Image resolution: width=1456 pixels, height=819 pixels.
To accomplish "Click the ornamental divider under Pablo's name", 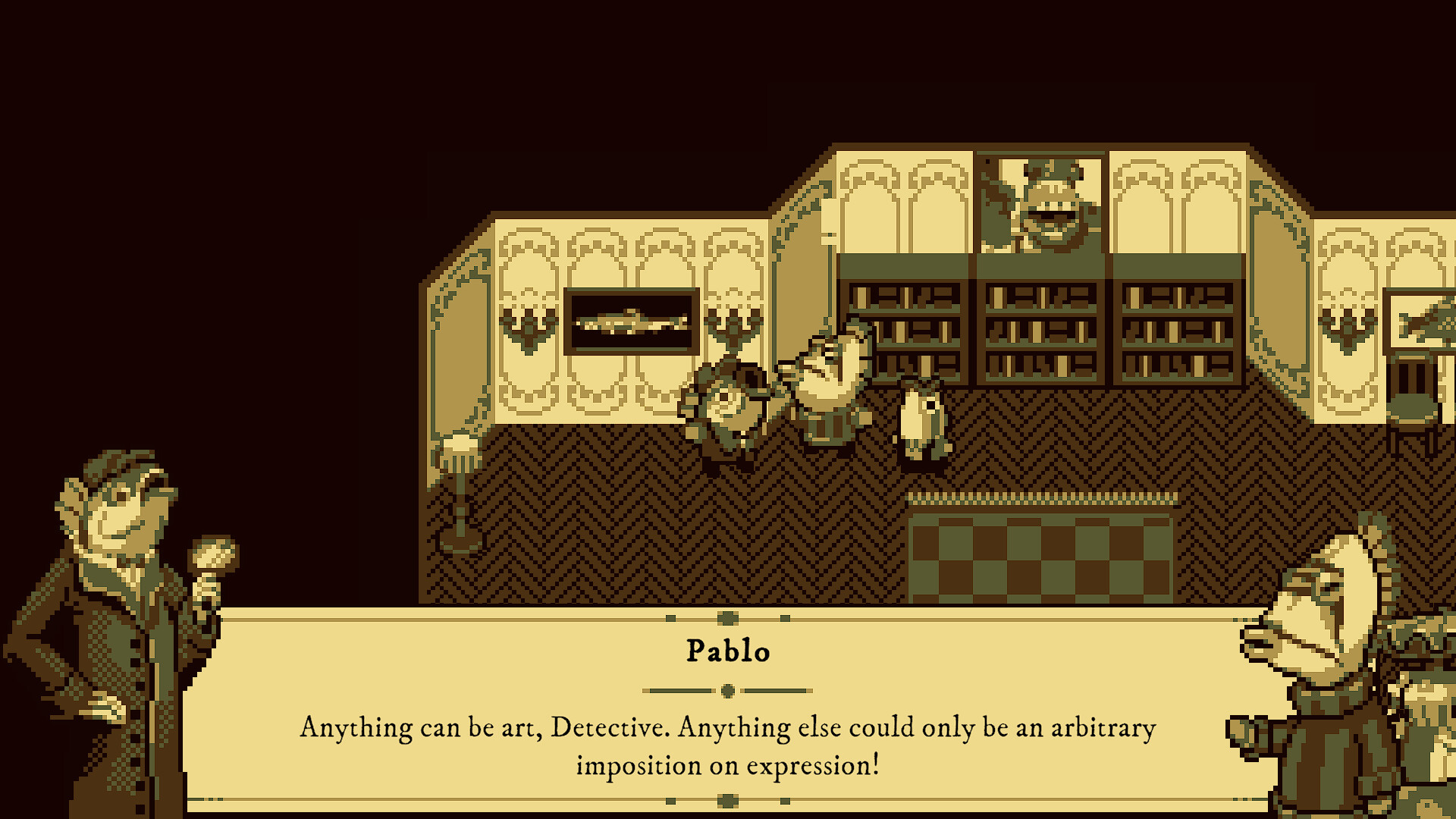I will pyautogui.click(x=728, y=690).
